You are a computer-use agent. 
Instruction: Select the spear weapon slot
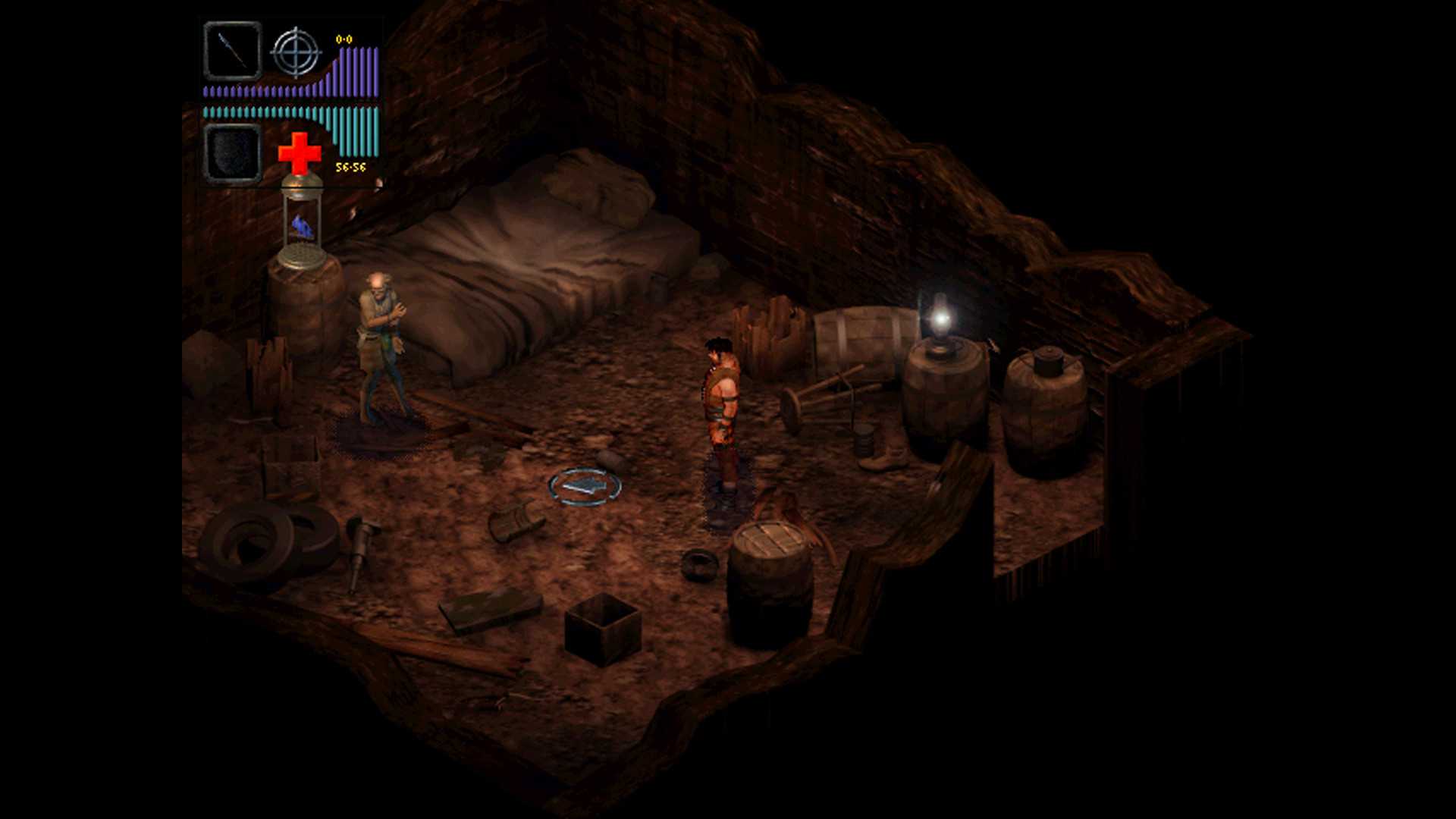pyautogui.click(x=233, y=51)
